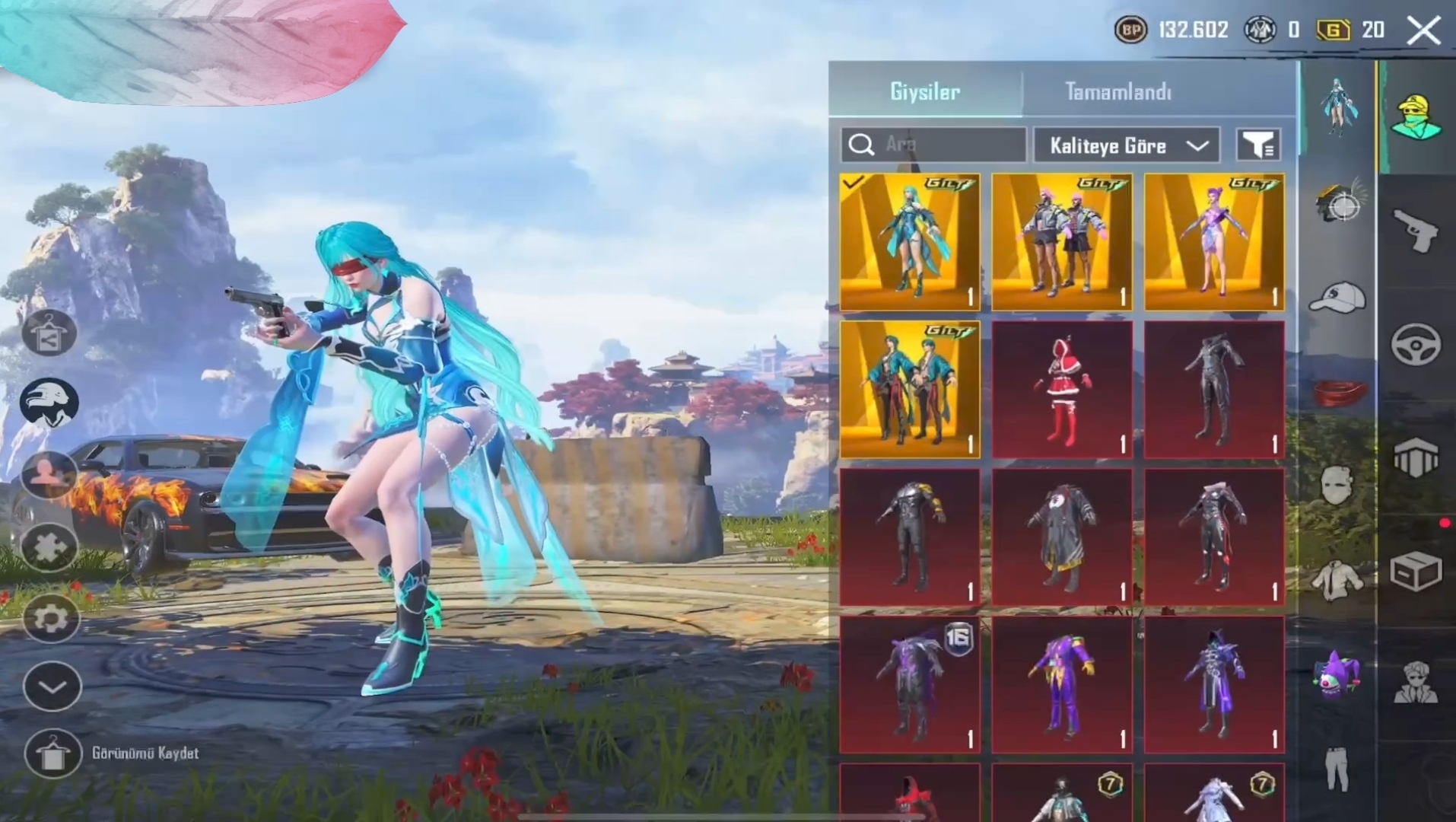Select the pants legwear category
The height and width of the screenshot is (822, 1456).
click(1337, 769)
